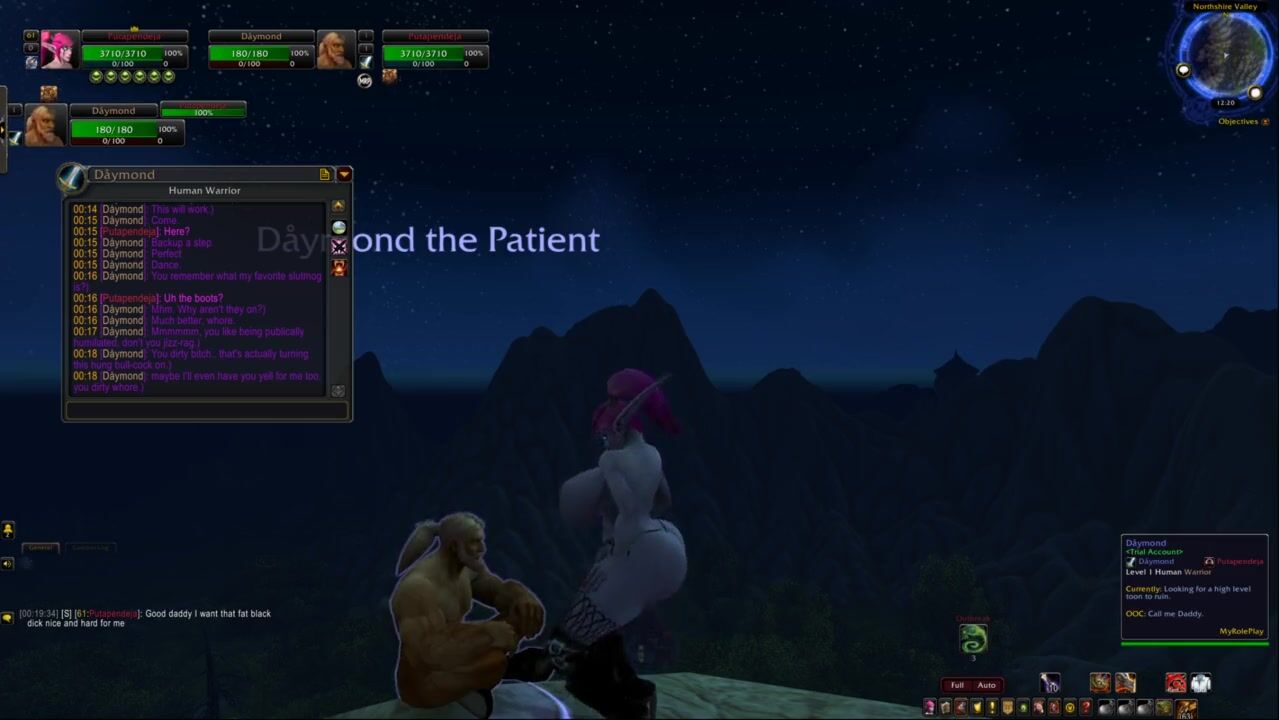The image size is (1279, 720).
Task: Click the green globe icon in whisper window
Action: (339, 227)
